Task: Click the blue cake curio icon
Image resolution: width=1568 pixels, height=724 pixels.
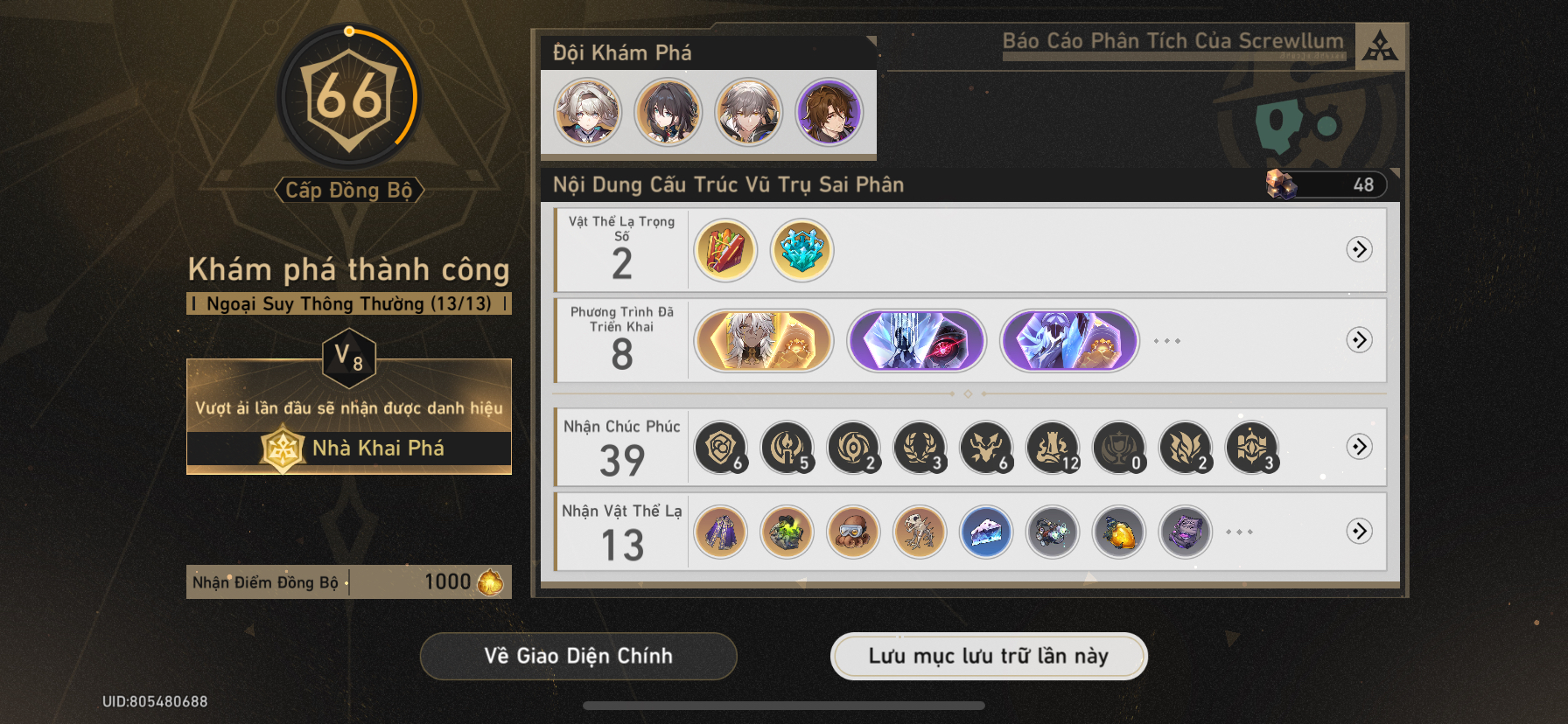Action: 985,532
